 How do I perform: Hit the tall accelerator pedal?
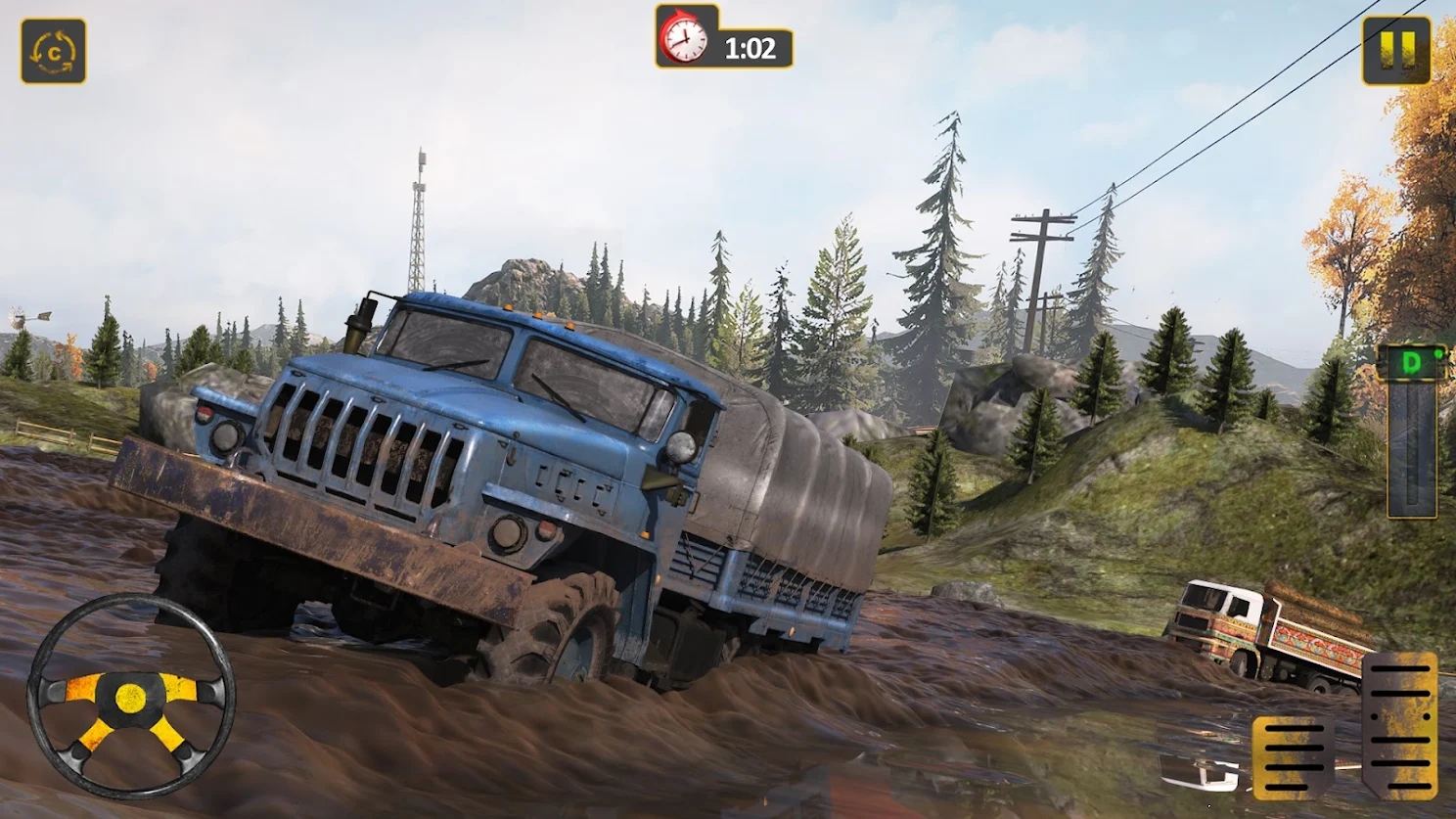pos(1399,724)
